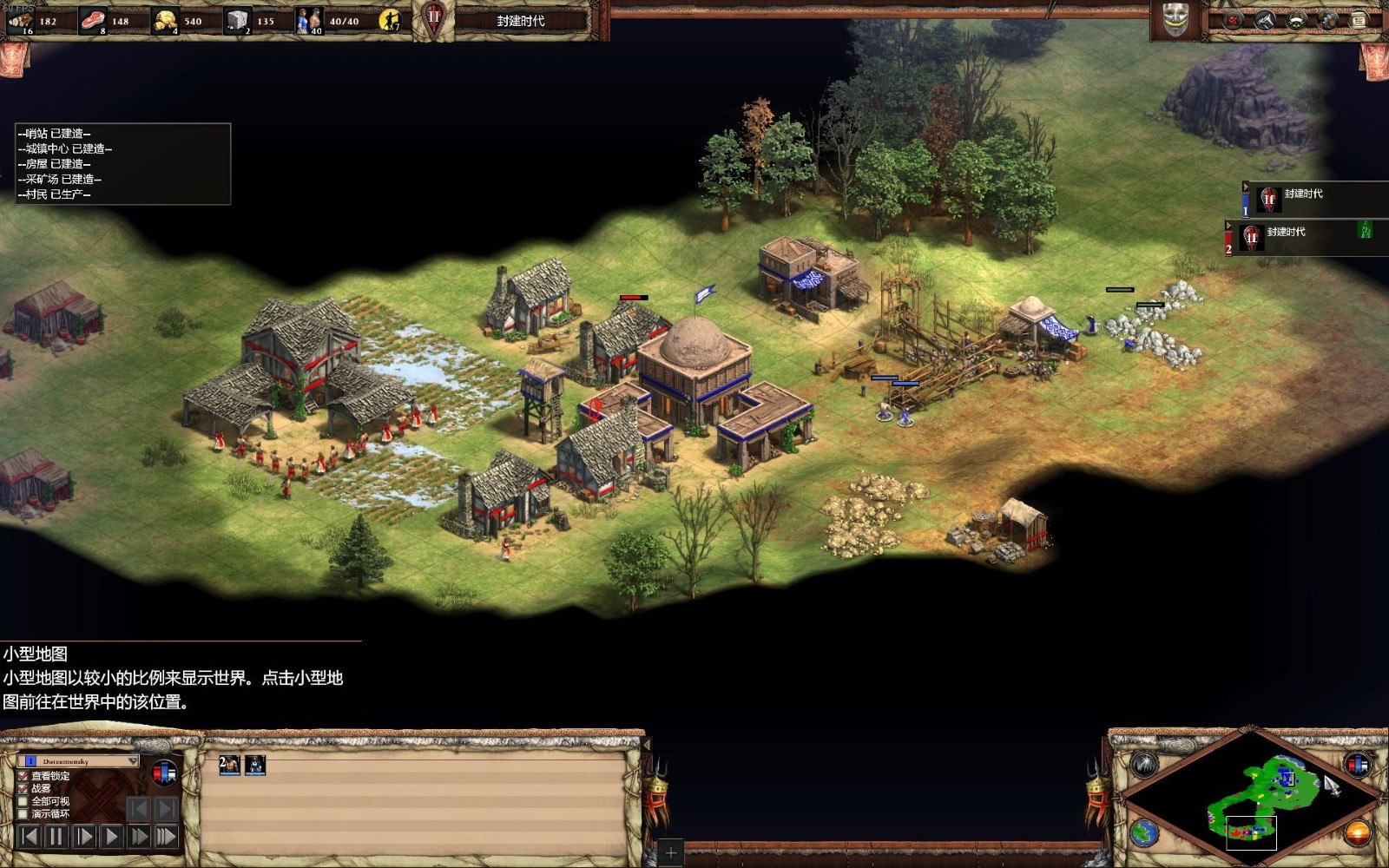Image resolution: width=1389 pixels, height=868 pixels.
Task: Toggle the 战雾 fog of war checkbox
Action: click(x=23, y=788)
